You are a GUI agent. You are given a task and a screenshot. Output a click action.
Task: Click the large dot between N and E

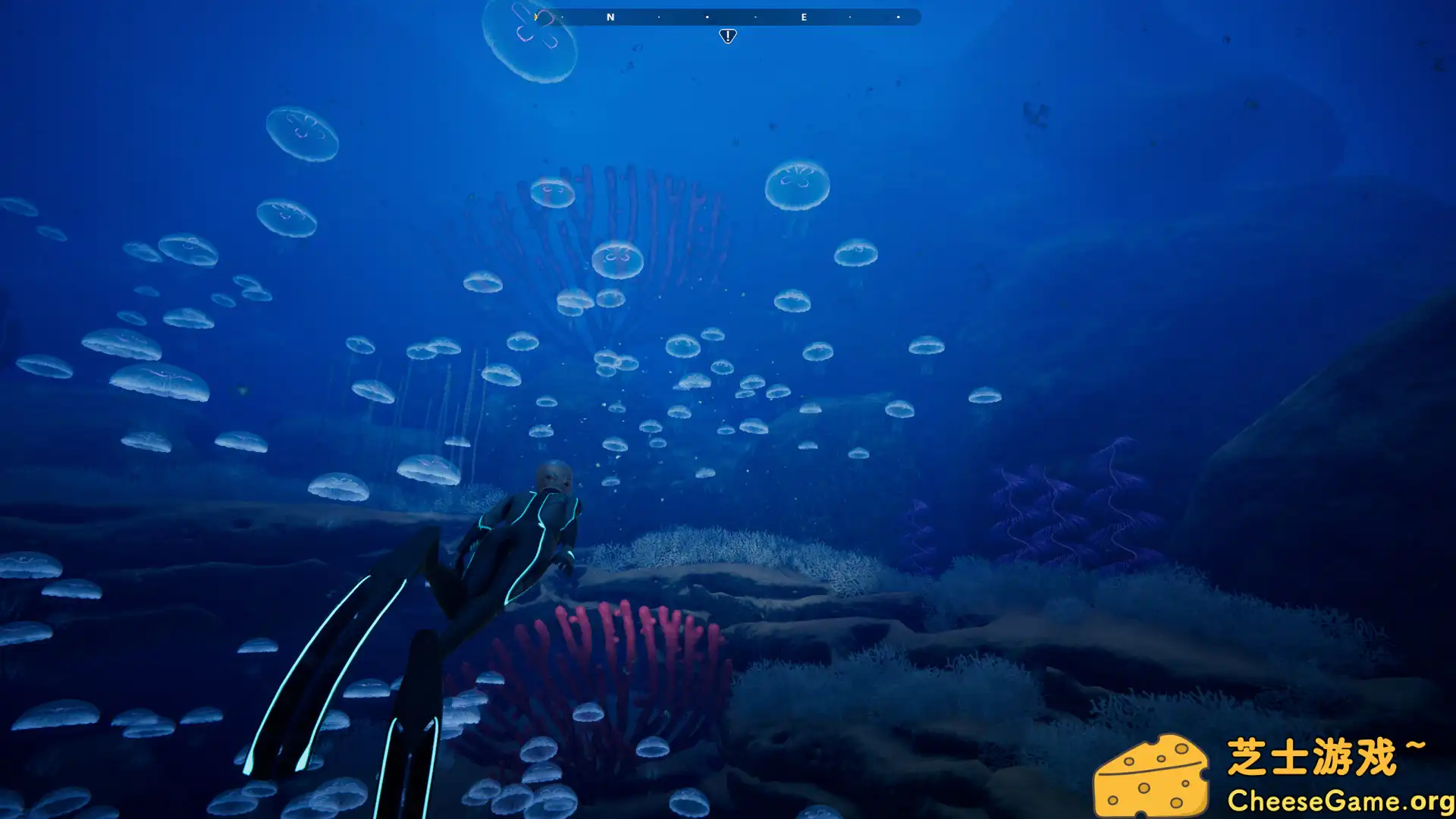pyautogui.click(x=708, y=17)
